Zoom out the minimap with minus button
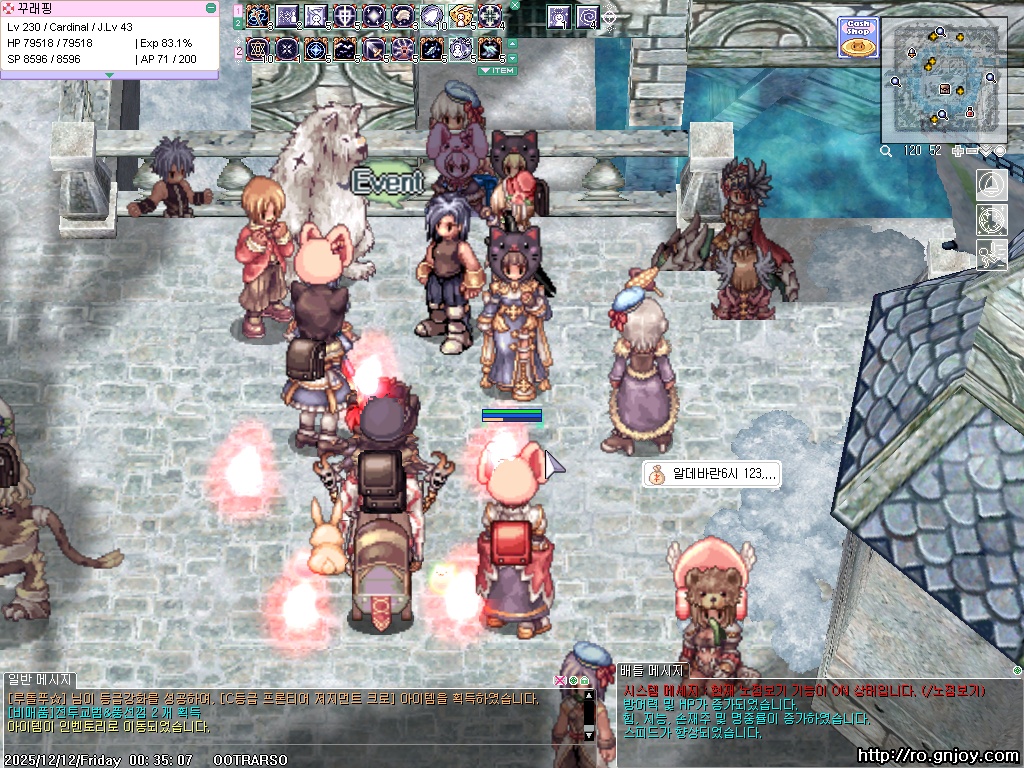 [x=974, y=151]
